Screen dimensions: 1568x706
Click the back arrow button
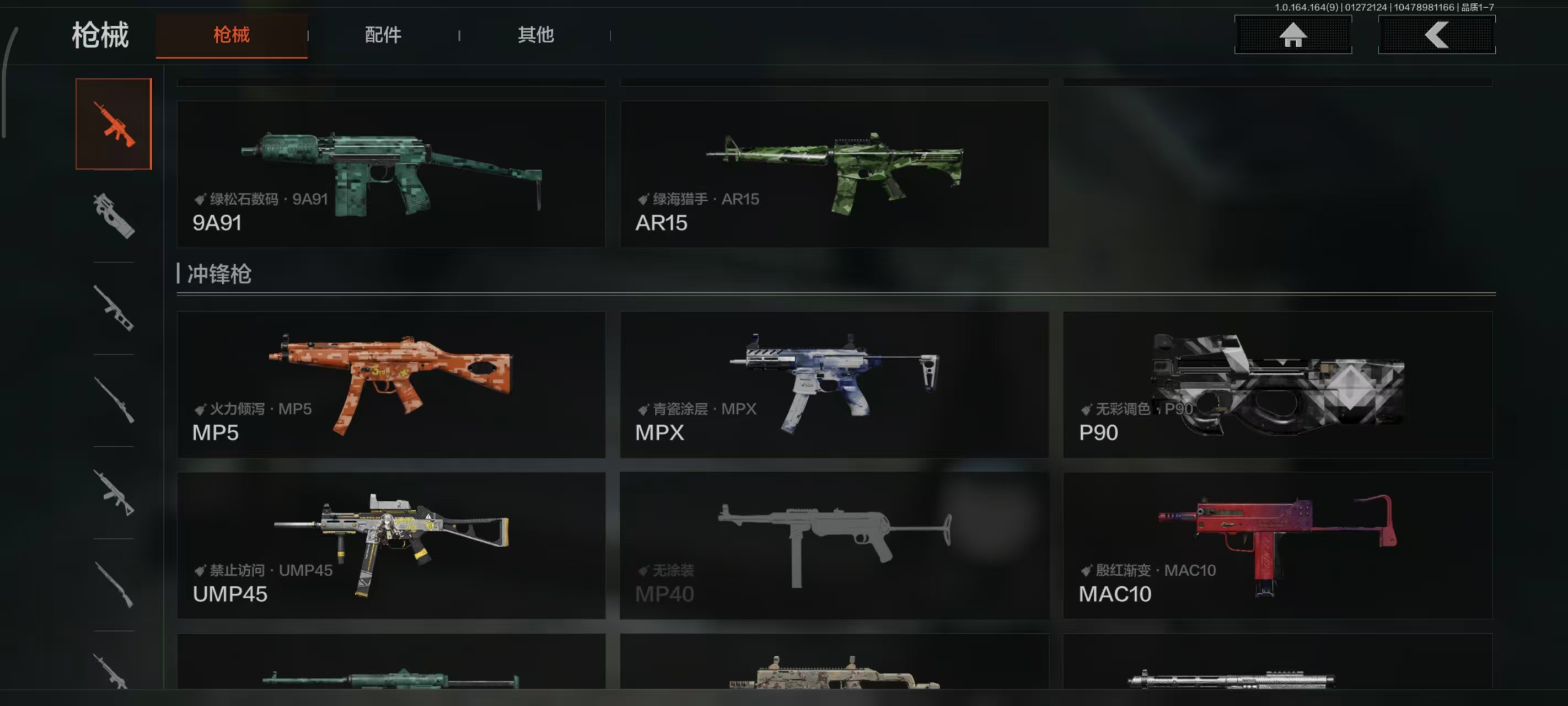tap(1436, 35)
